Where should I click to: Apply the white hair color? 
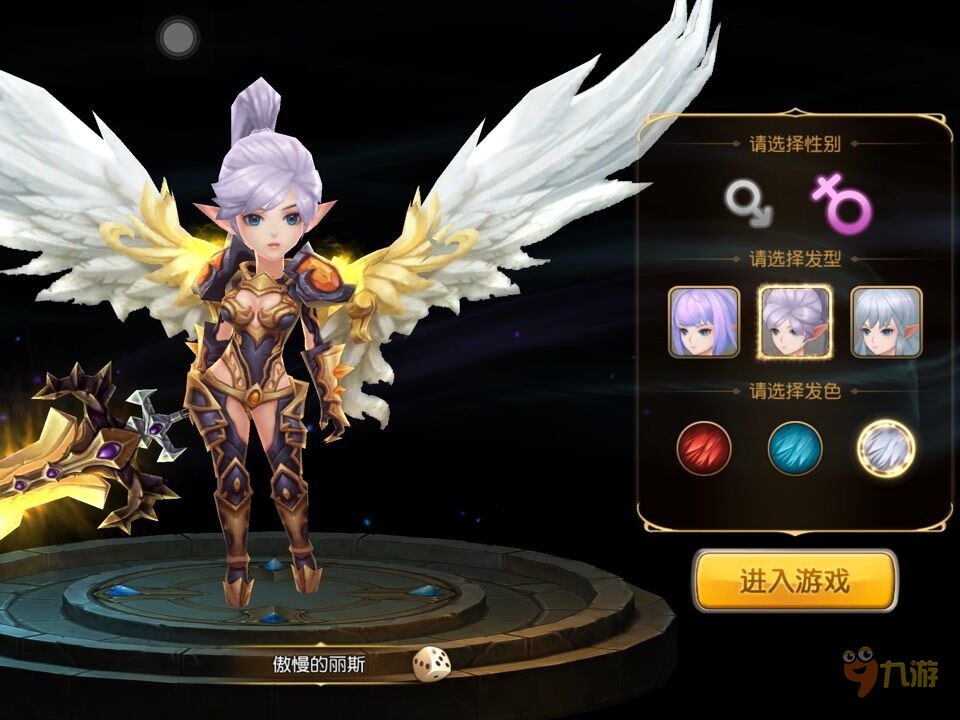(886, 448)
